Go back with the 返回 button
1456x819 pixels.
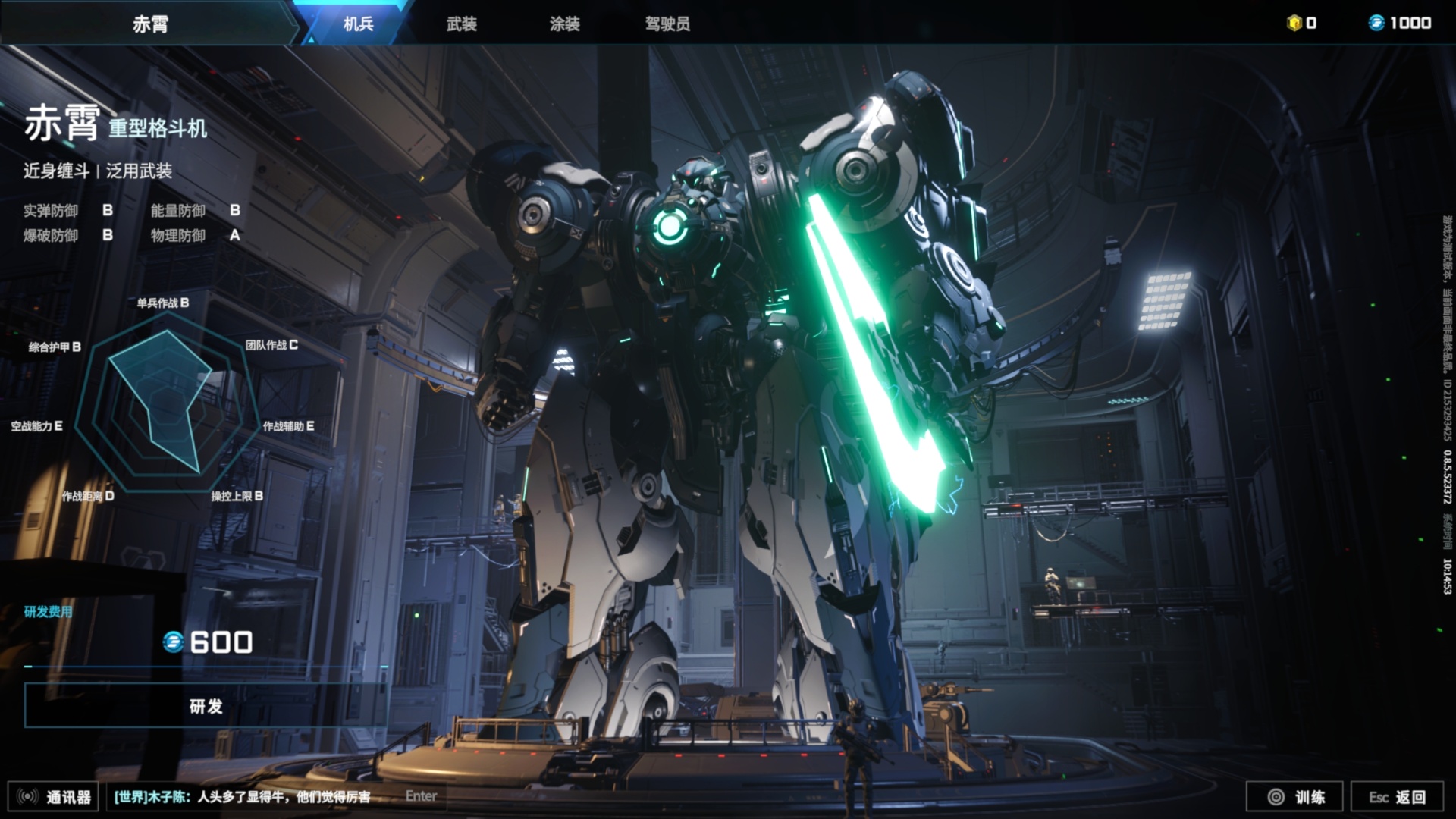pos(1397,796)
